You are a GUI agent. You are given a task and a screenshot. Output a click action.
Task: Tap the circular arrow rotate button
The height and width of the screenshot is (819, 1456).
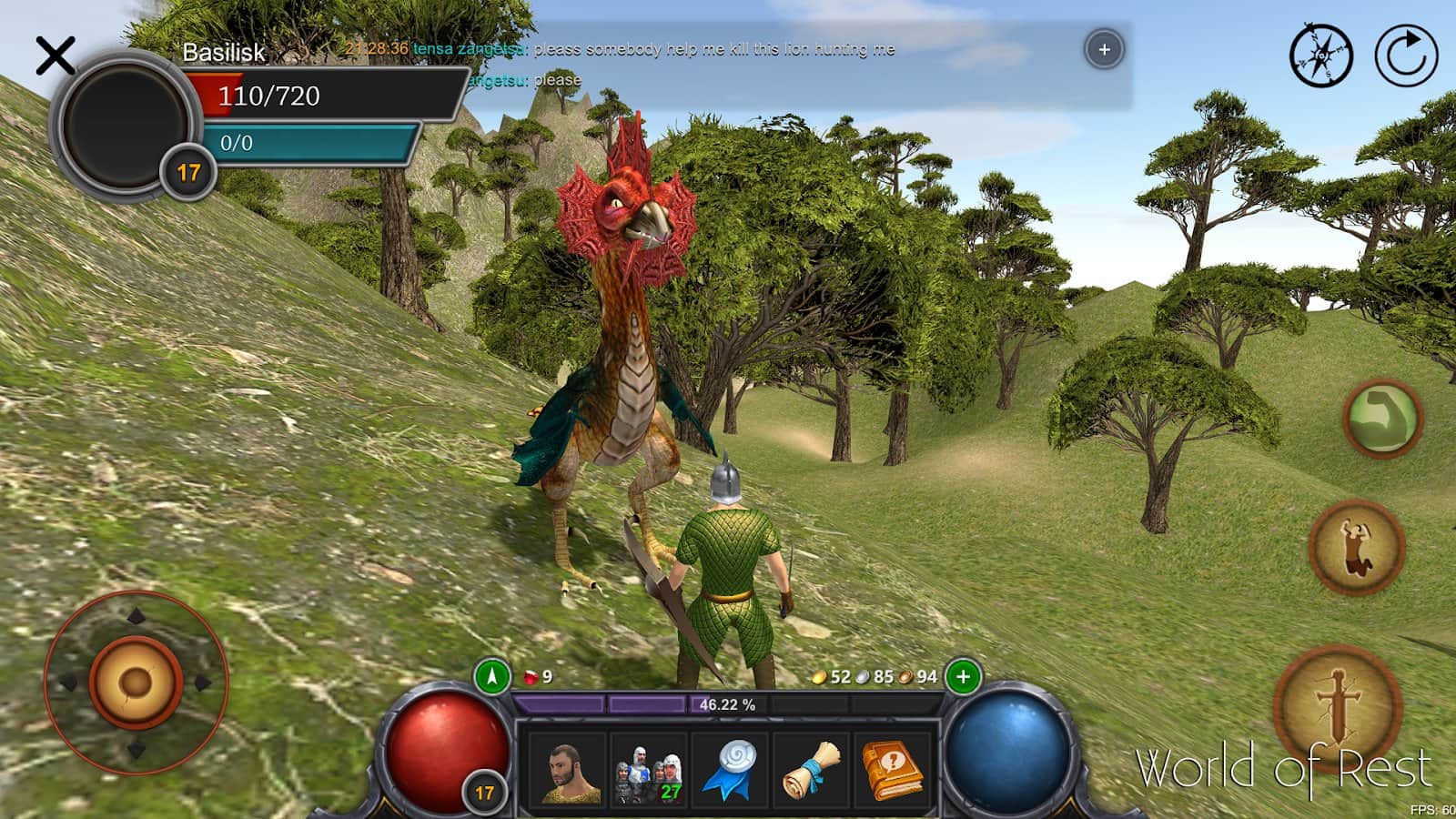click(1406, 56)
